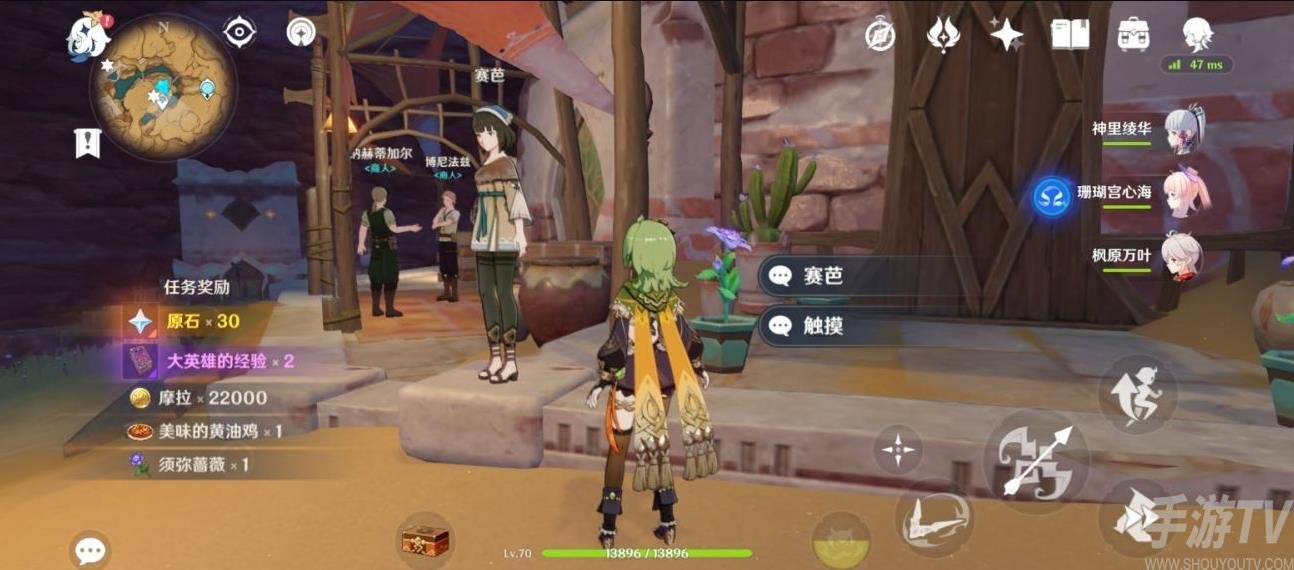Open the wish four-pointed star icon
The image size is (1294, 570).
[x=1006, y=34]
